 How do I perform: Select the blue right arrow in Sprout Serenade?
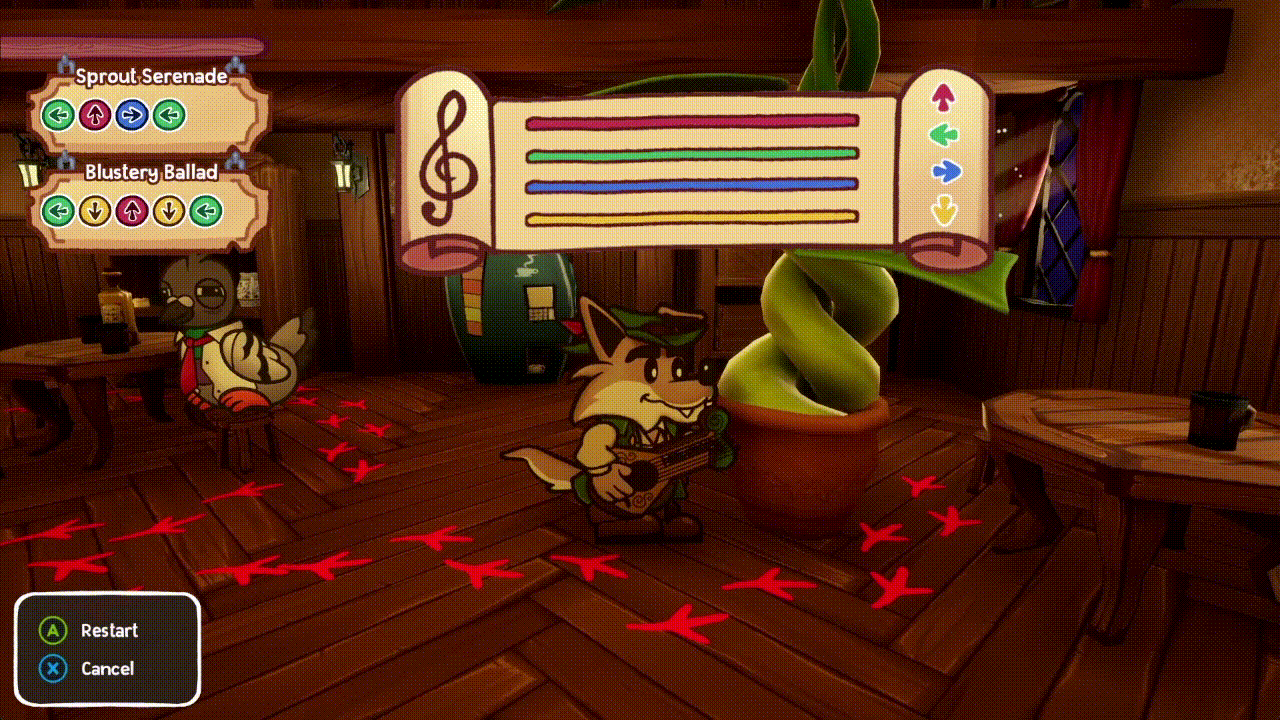[133, 115]
